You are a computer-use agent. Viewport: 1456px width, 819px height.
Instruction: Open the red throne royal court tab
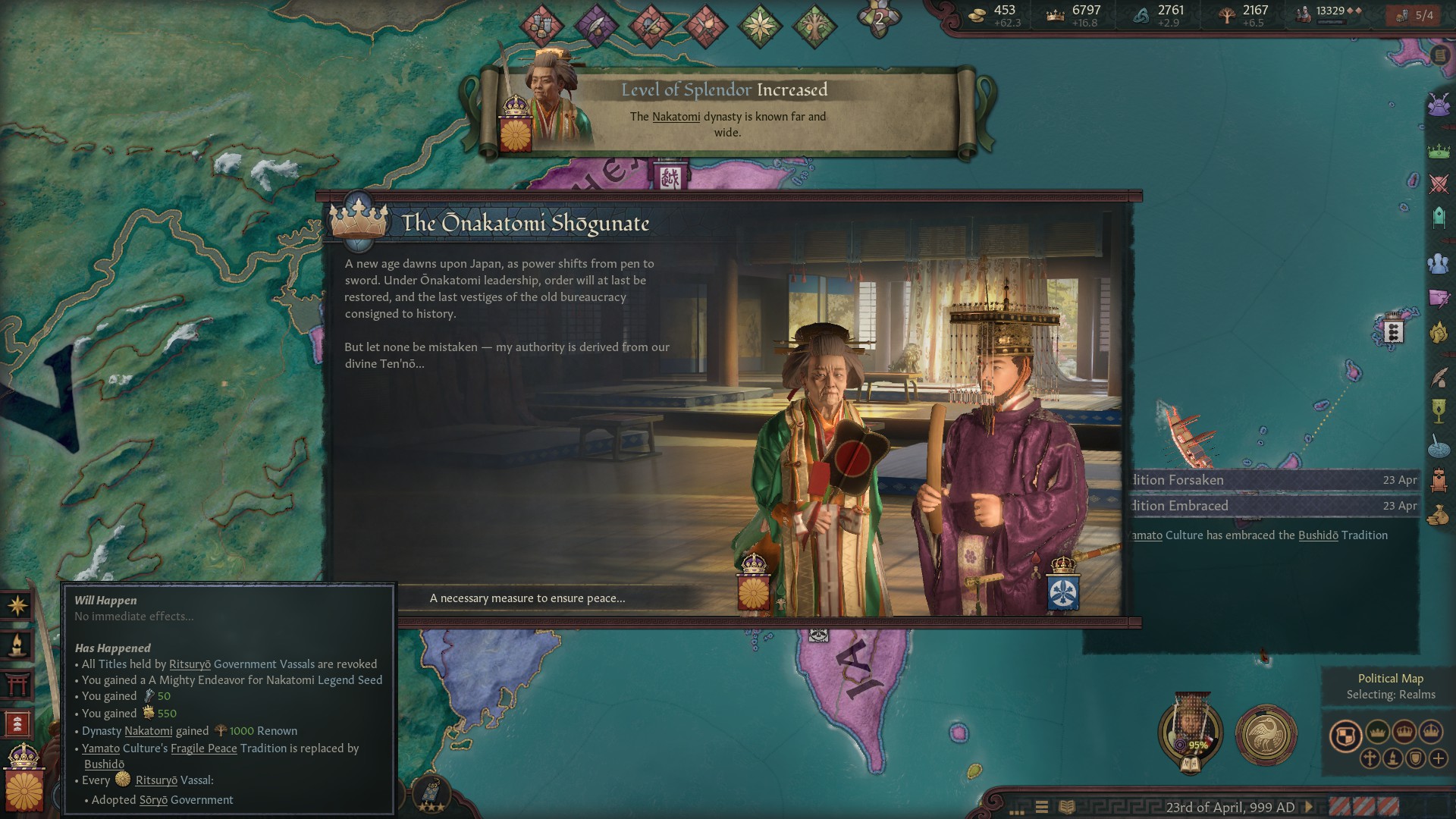point(1439,480)
